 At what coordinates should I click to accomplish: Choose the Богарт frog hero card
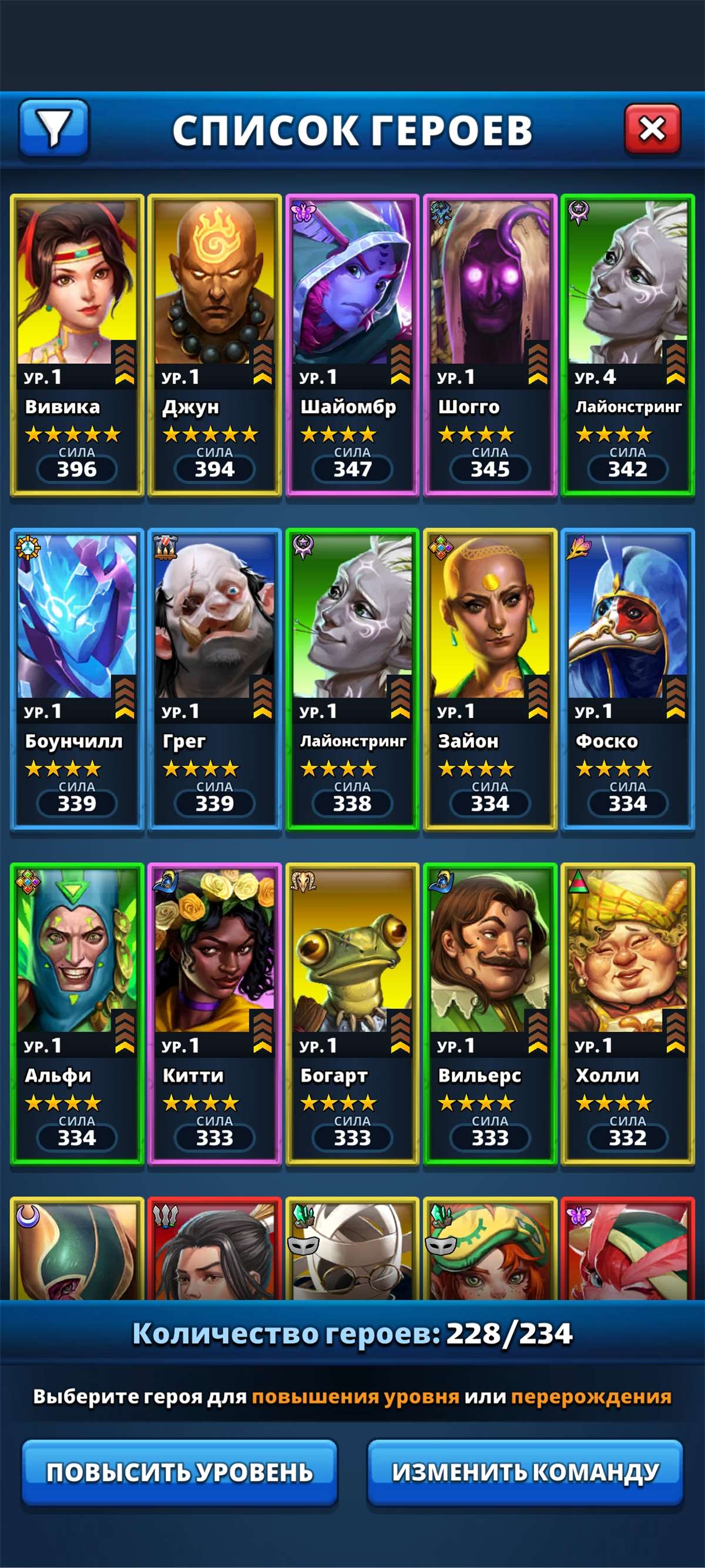tap(352, 1013)
